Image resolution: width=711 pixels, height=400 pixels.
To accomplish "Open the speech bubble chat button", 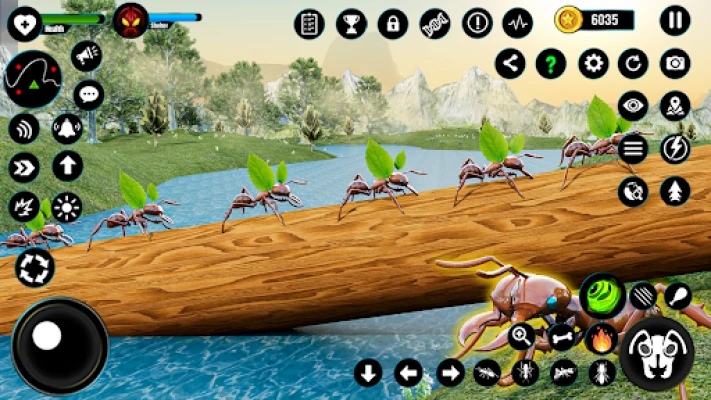I will (x=88, y=95).
